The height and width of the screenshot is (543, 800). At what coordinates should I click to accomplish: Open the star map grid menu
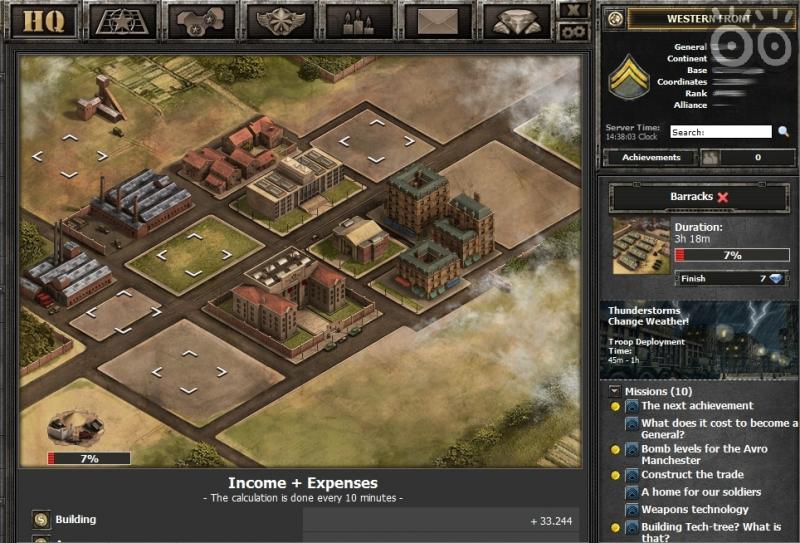124,21
